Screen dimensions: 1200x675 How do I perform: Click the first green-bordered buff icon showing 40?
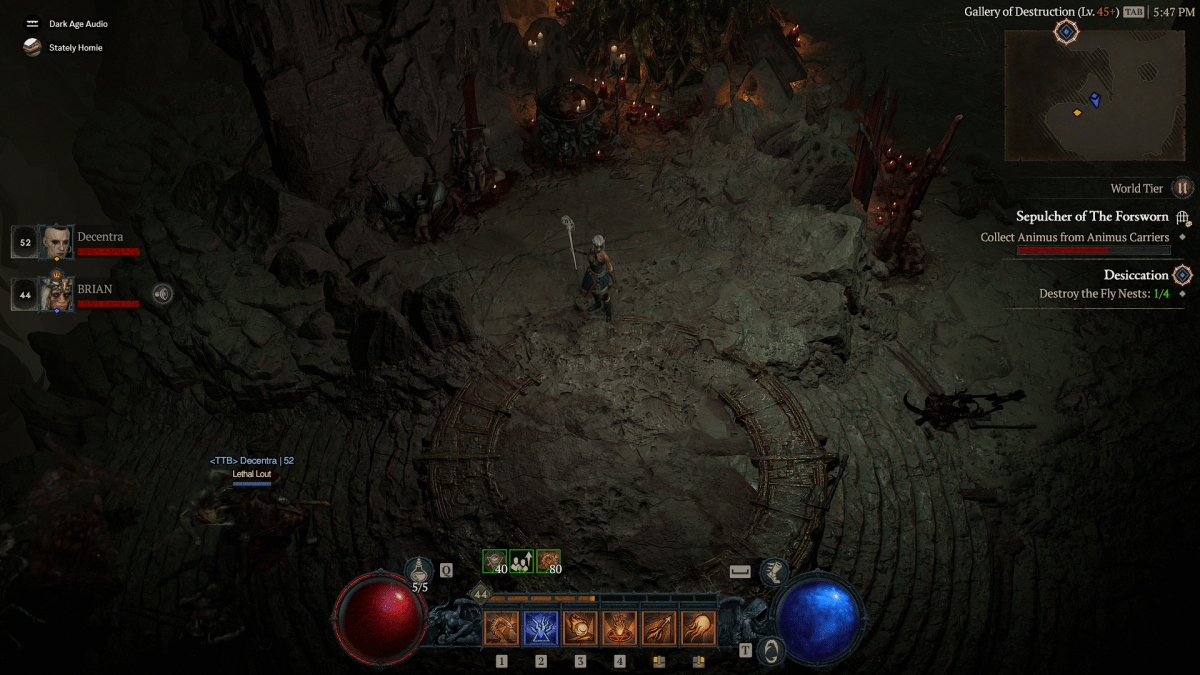495,561
